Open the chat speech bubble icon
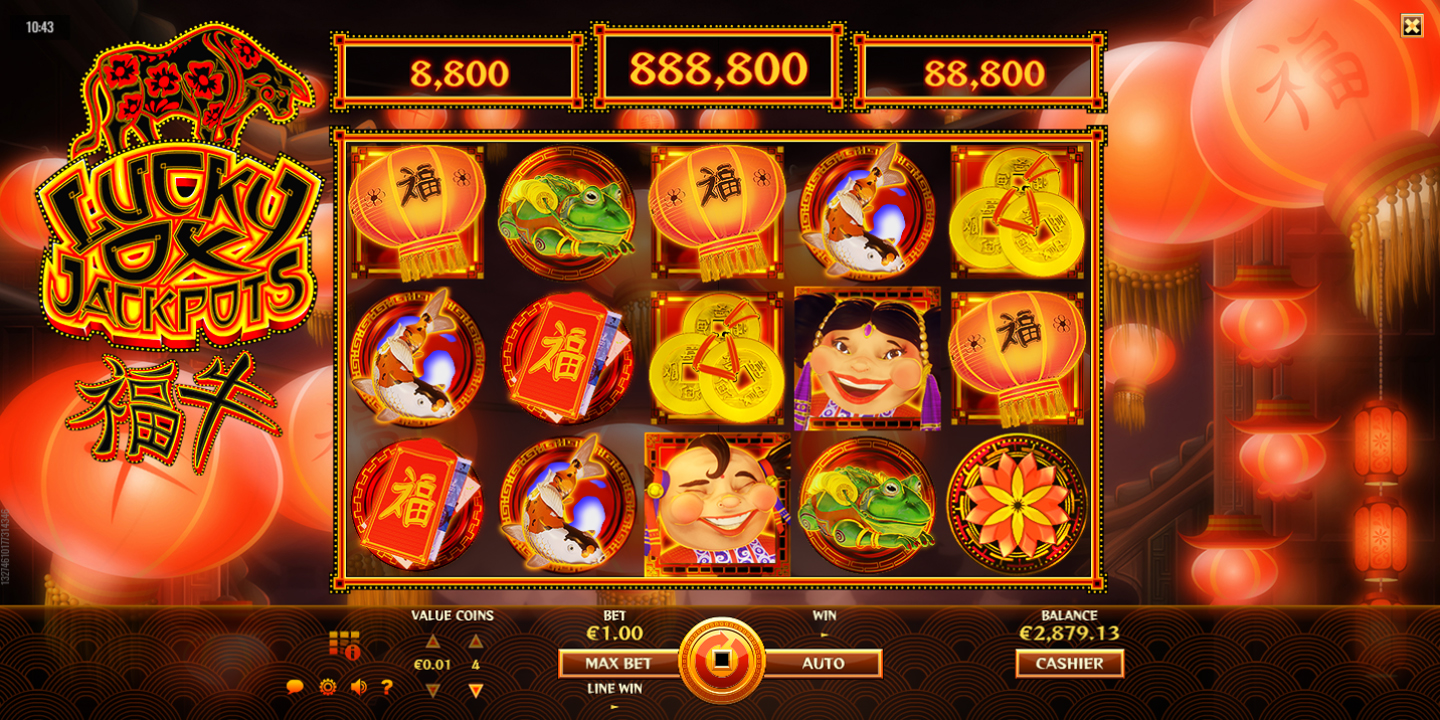 point(295,687)
